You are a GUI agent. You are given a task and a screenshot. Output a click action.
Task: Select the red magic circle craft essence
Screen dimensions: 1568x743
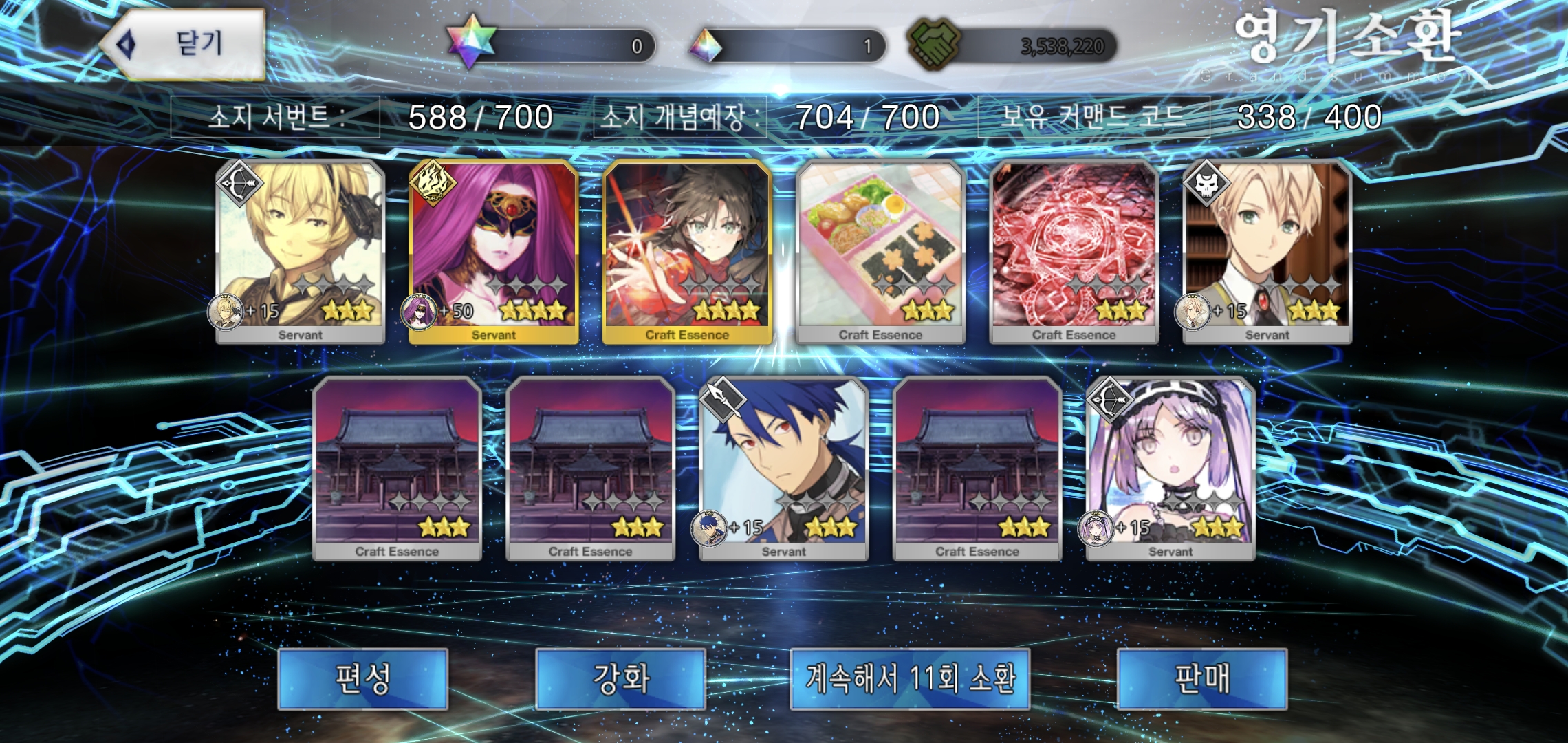pyautogui.click(x=1074, y=251)
